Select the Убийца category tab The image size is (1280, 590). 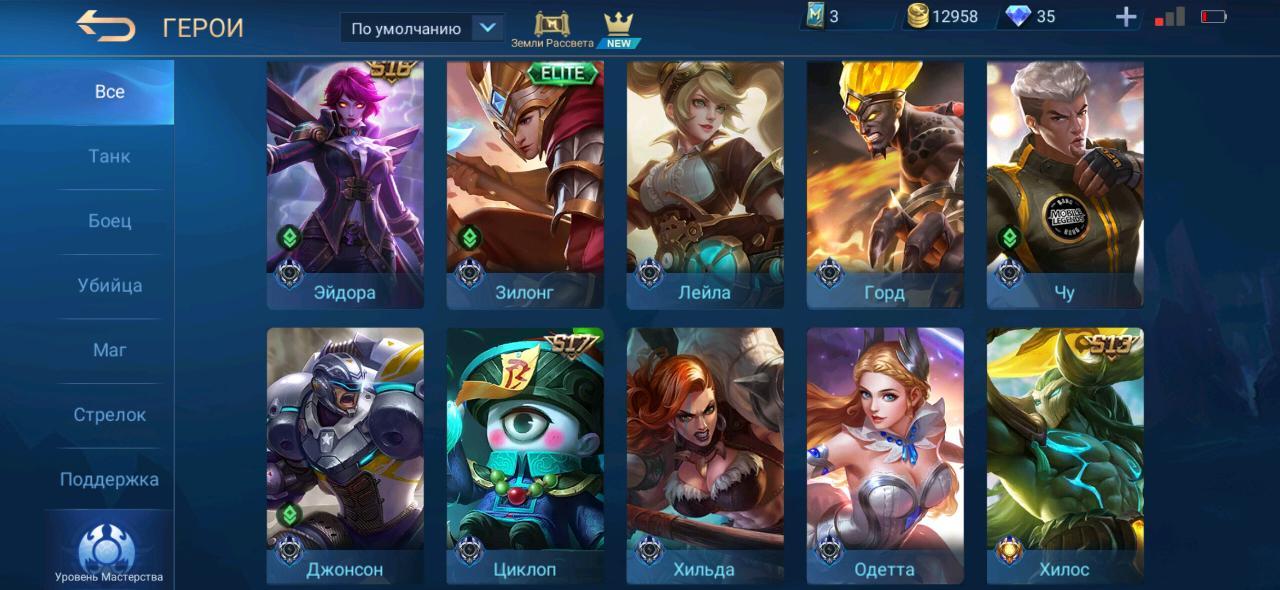click(109, 286)
